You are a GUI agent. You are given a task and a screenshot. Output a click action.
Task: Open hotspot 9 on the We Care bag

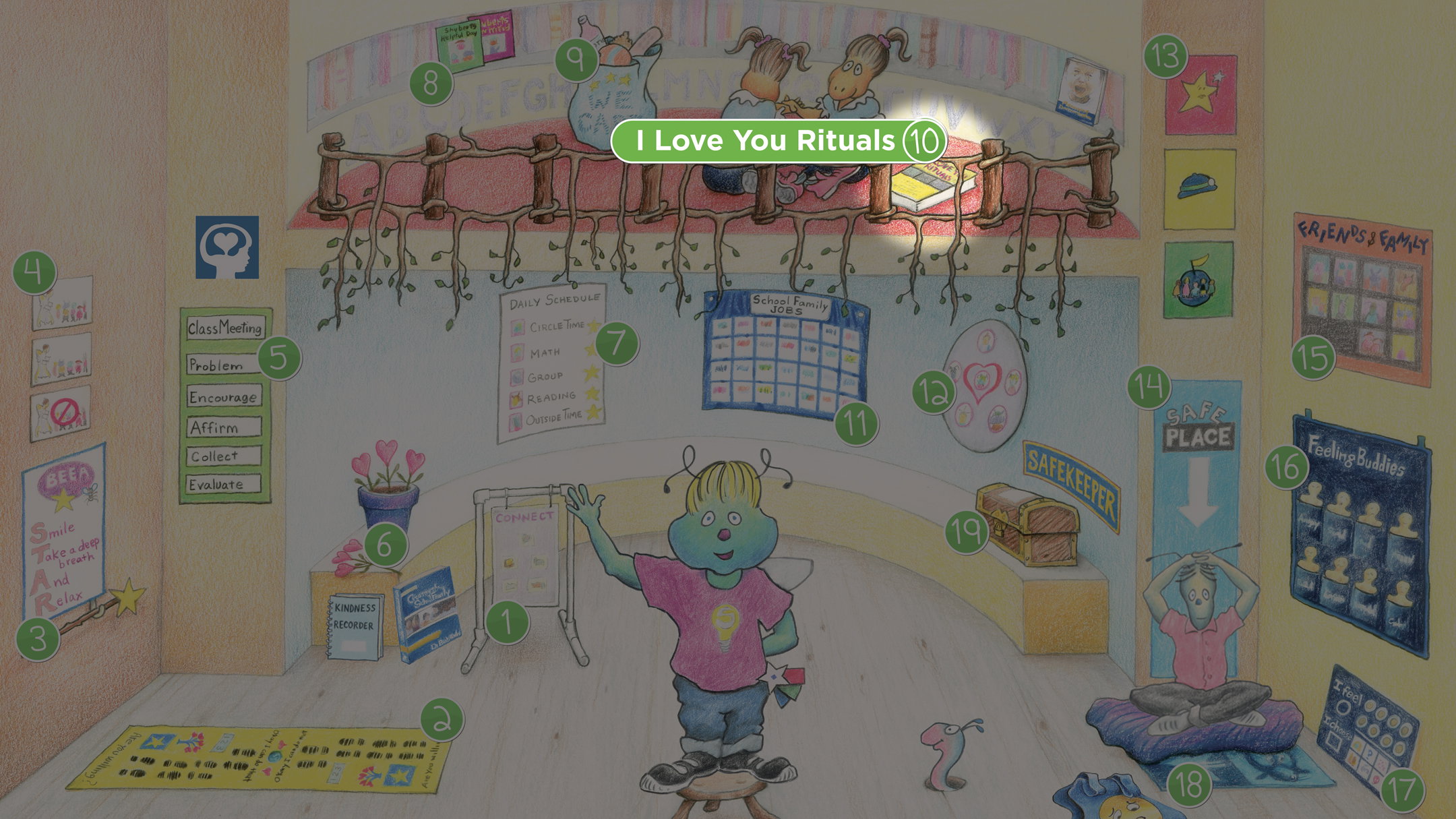pyautogui.click(x=577, y=59)
